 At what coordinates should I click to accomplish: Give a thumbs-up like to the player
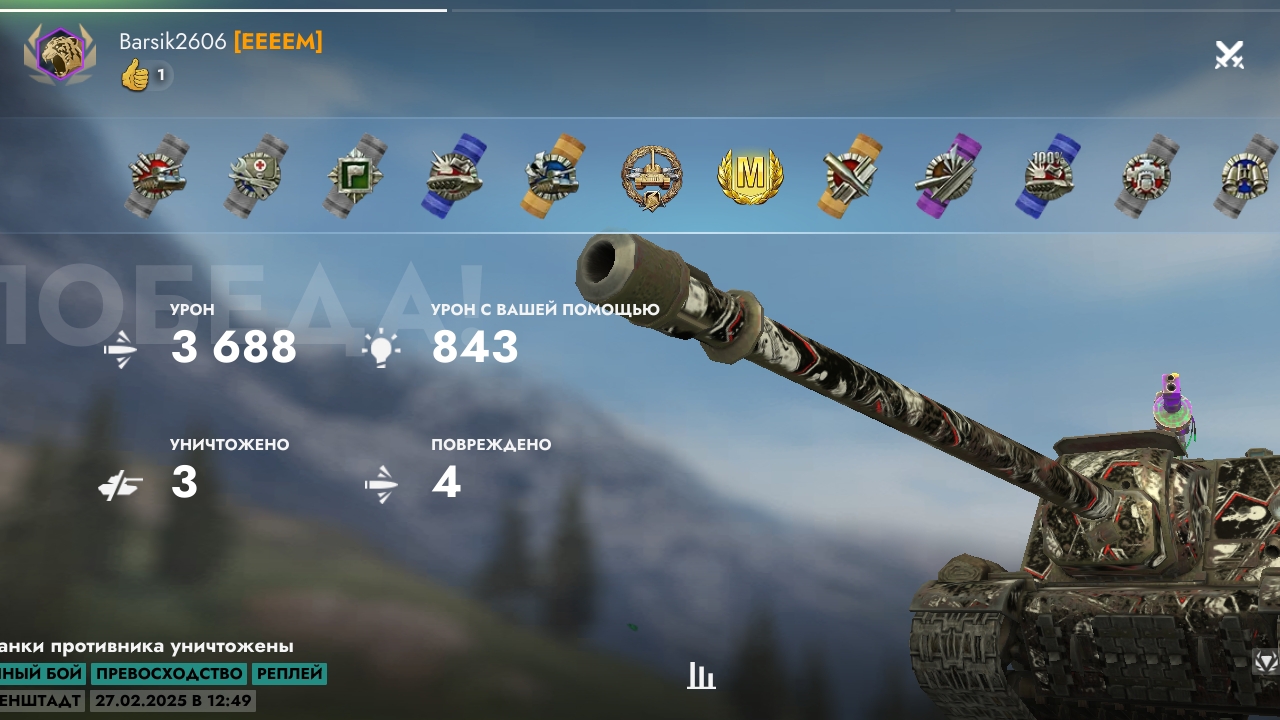click(135, 75)
